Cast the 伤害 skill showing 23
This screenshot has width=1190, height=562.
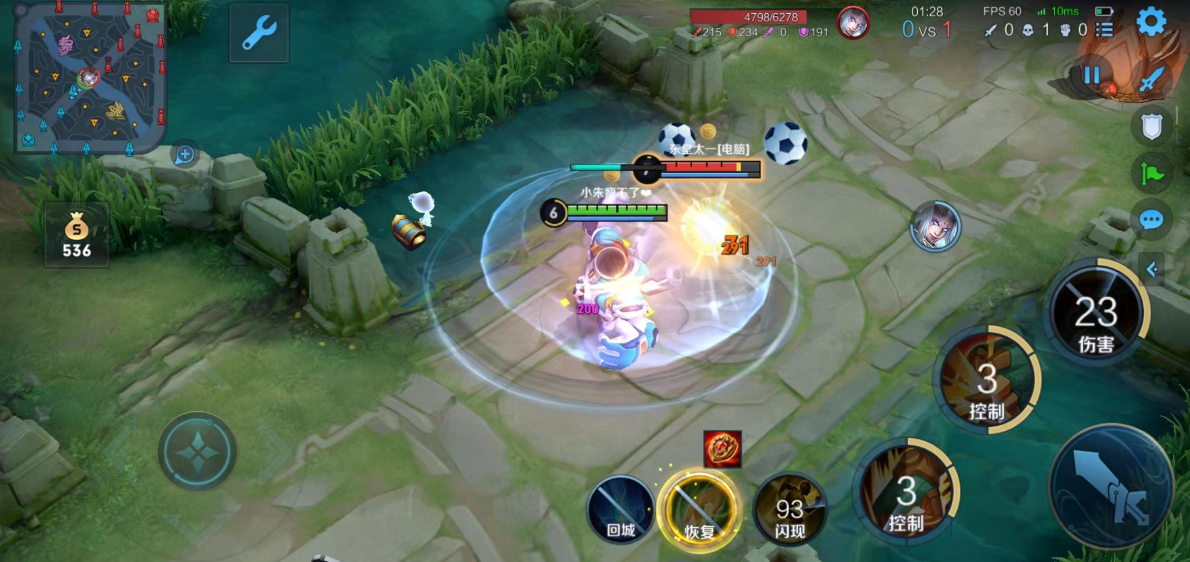pos(1096,311)
